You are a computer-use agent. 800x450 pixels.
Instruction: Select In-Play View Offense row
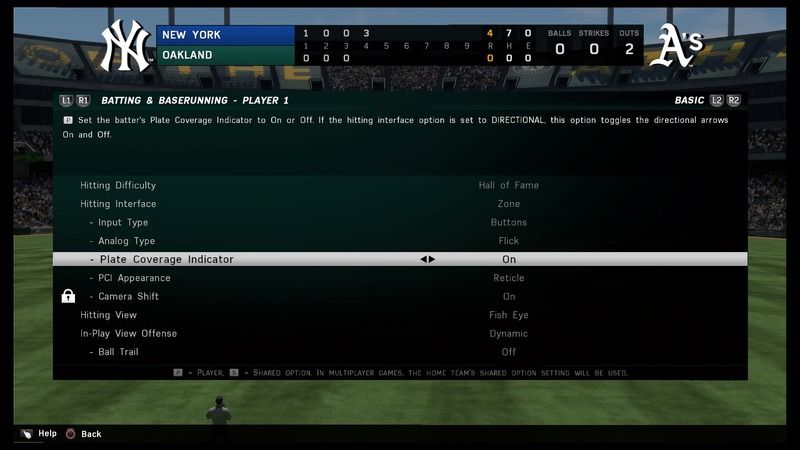(128, 334)
